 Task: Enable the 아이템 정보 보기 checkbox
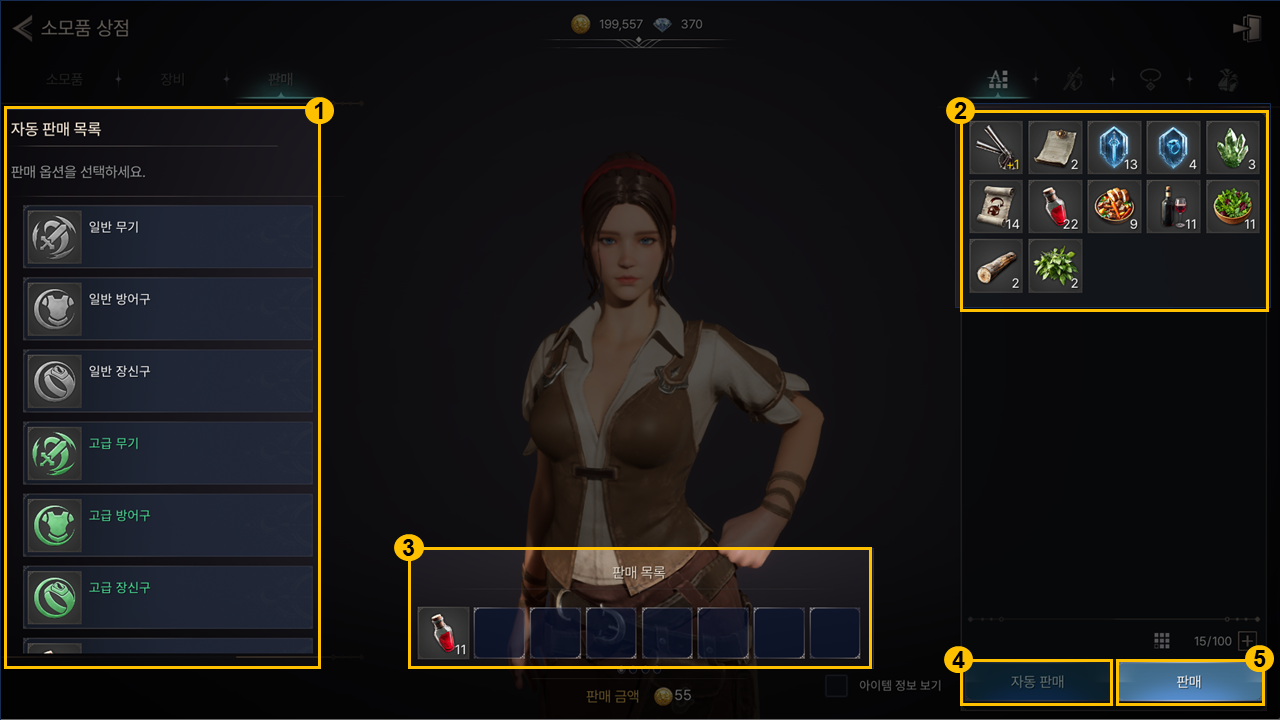[x=837, y=686]
